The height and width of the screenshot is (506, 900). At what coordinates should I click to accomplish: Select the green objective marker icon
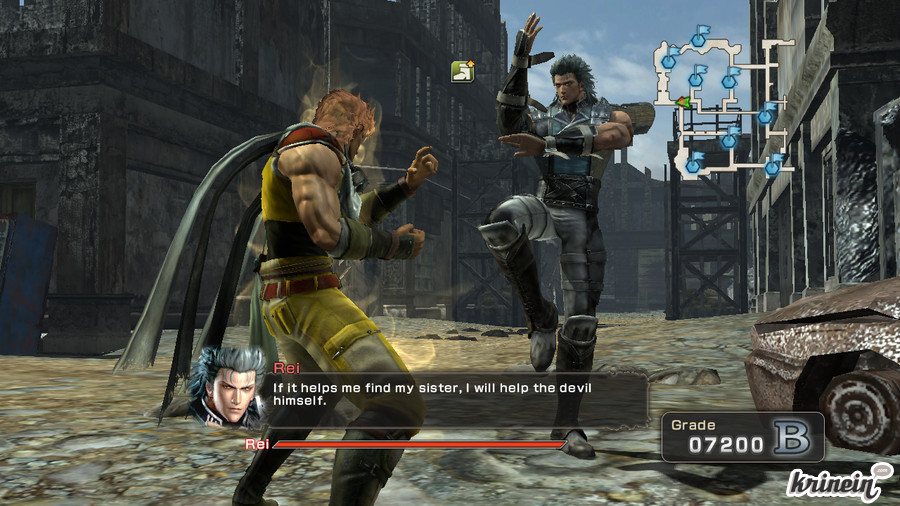(462, 71)
